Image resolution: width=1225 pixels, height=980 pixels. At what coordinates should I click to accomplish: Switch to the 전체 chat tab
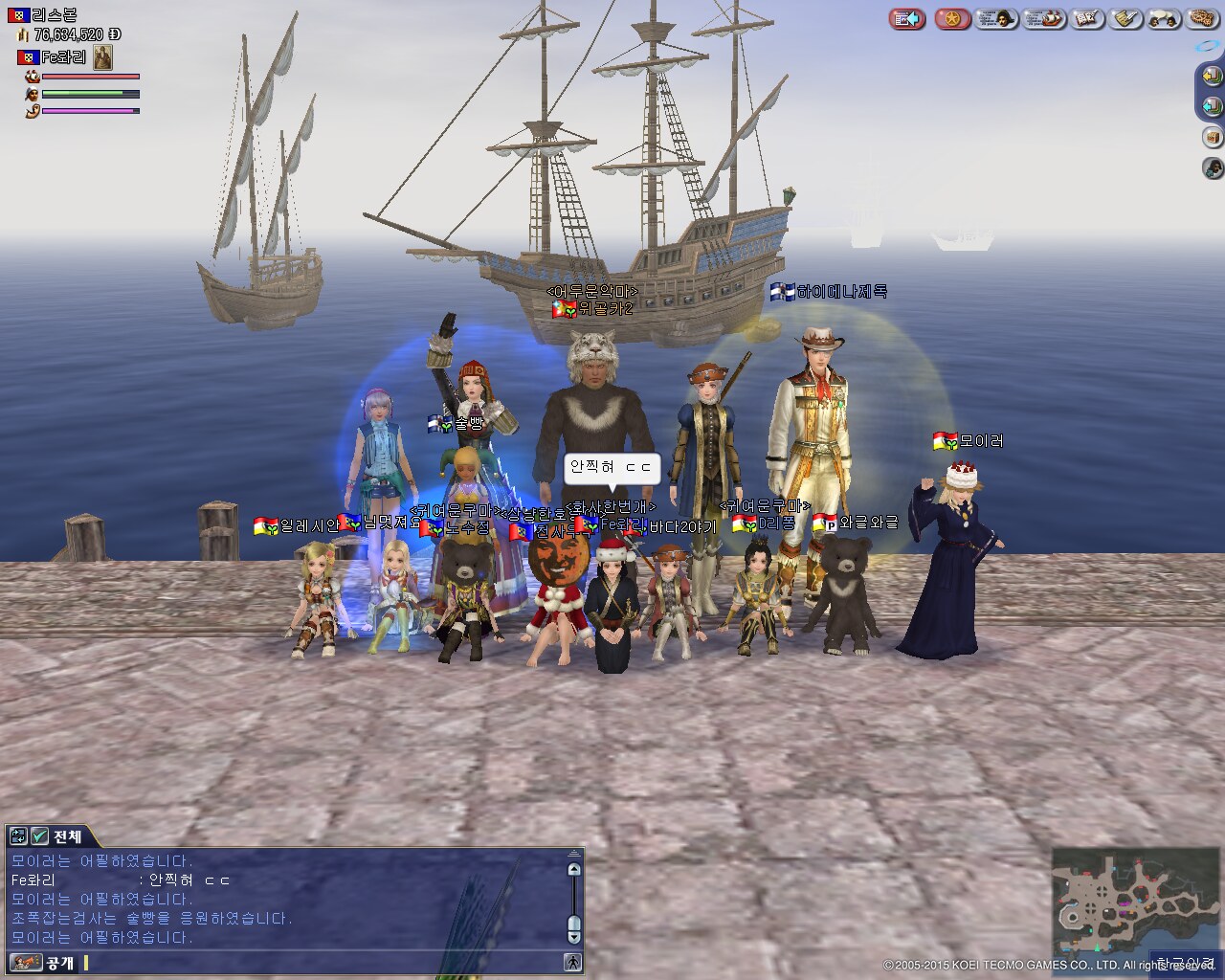click(67, 836)
